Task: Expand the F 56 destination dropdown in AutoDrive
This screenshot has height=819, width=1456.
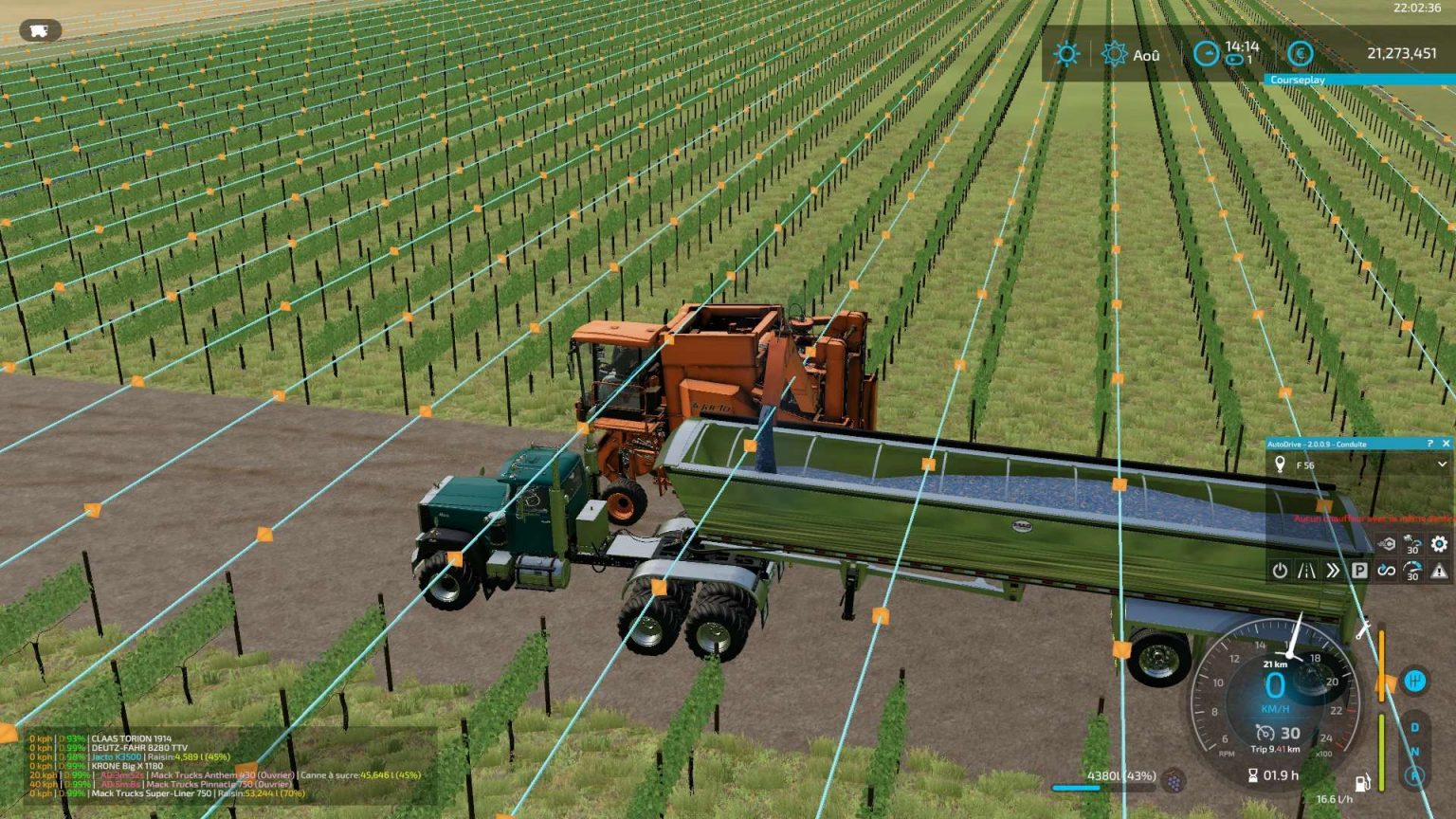Action: pyautogui.click(x=1443, y=464)
